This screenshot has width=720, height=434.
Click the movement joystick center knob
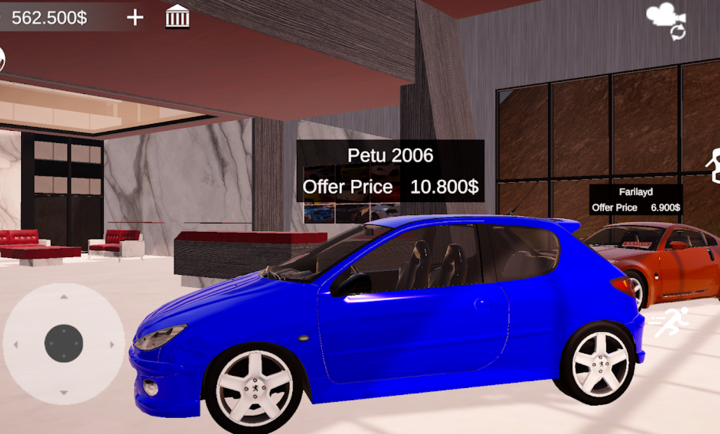(63, 343)
